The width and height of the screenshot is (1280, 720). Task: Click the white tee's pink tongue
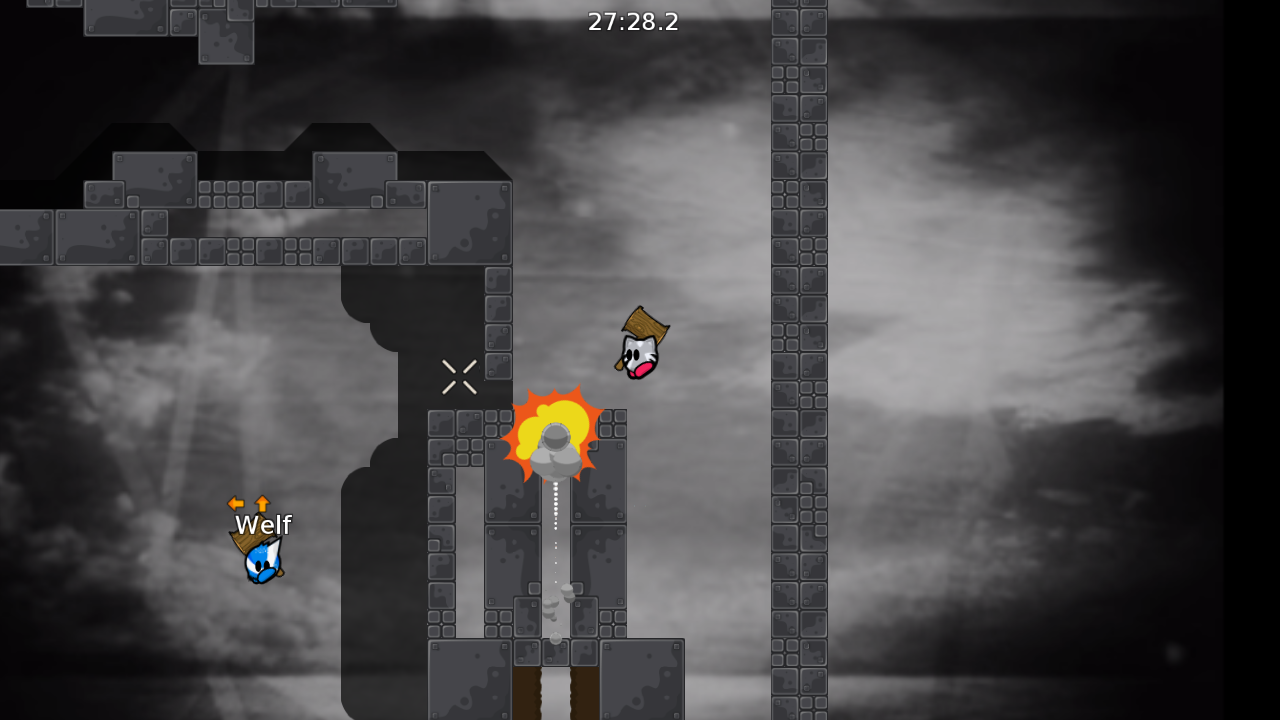click(641, 371)
